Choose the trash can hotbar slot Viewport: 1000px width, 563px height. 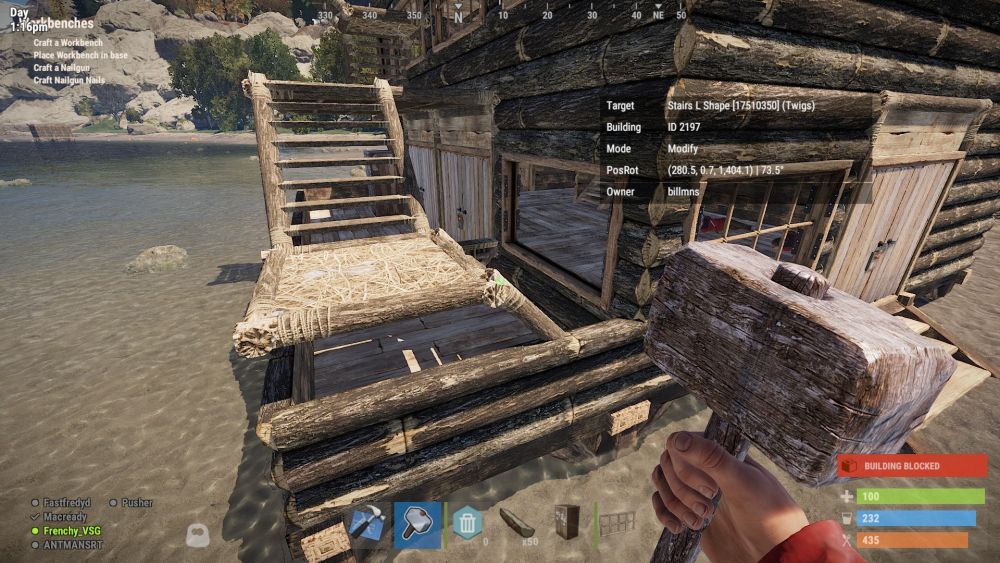(467, 523)
